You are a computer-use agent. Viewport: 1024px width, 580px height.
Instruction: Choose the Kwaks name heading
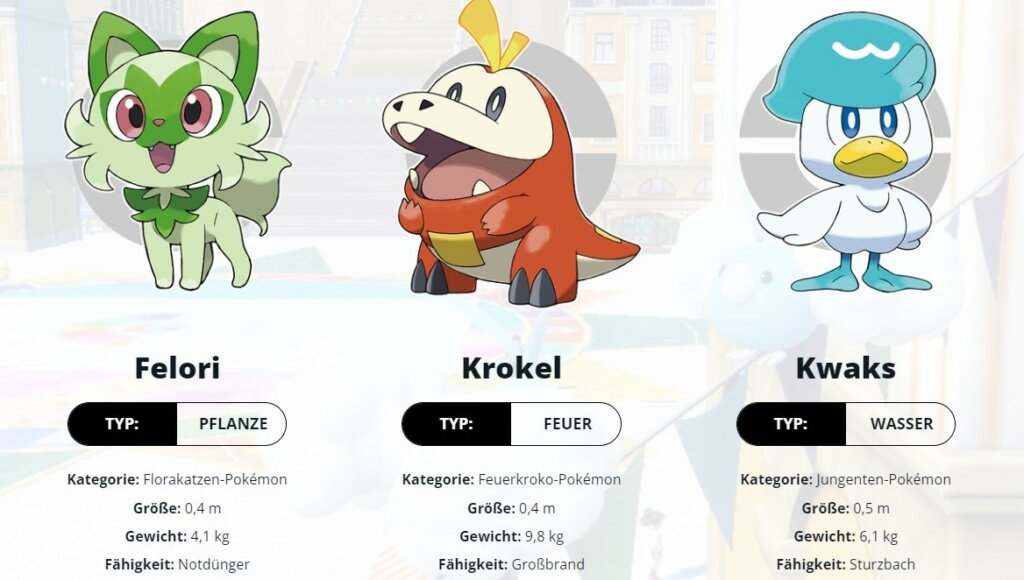tap(845, 368)
